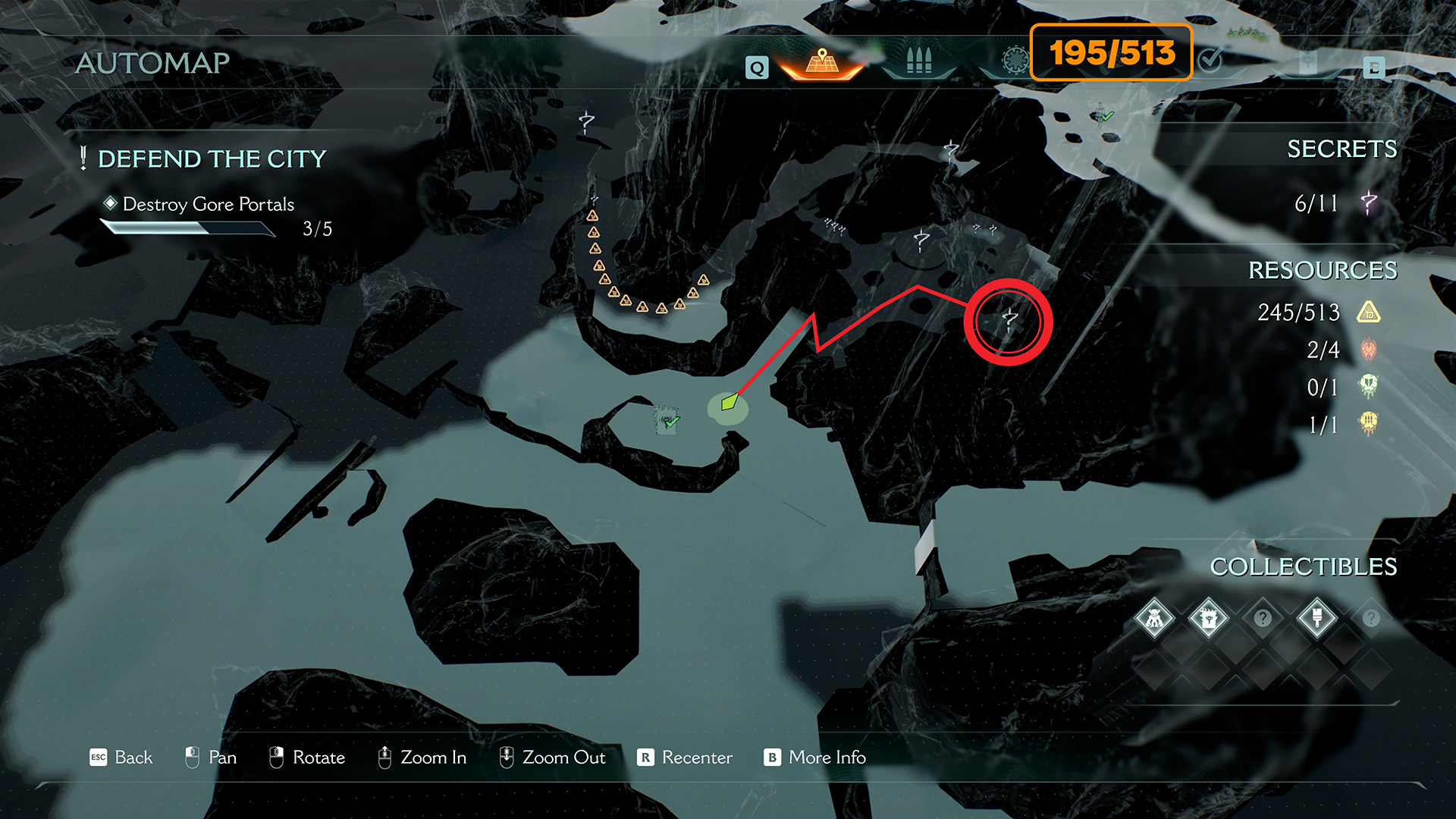Screen dimensions: 1456x819
Task: Inspect the demon toy collectible
Action: [x=1154, y=619]
